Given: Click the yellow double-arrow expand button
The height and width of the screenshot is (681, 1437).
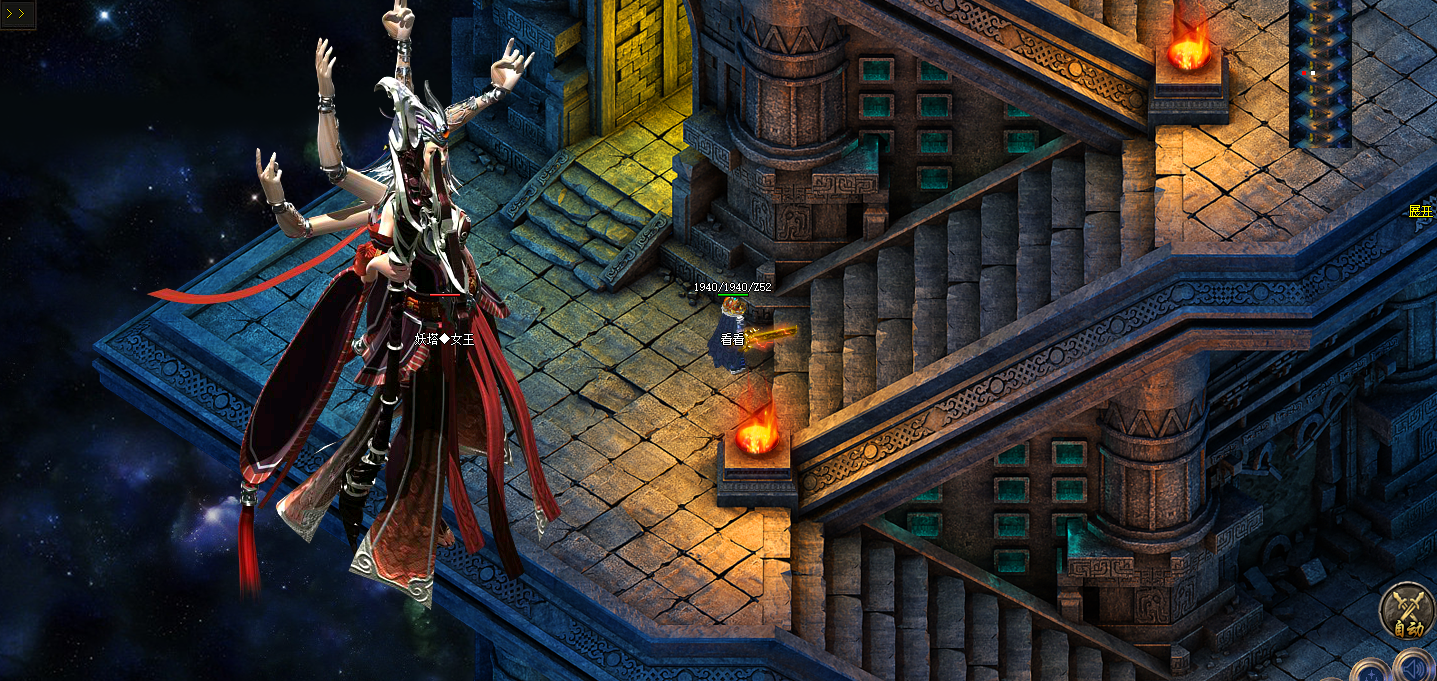Looking at the screenshot, I should point(17,15).
